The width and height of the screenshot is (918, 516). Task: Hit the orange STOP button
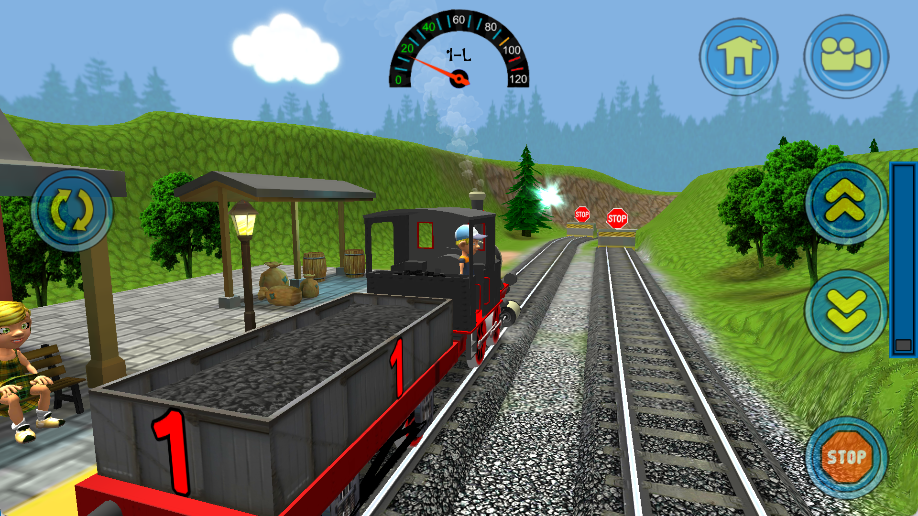click(x=846, y=458)
